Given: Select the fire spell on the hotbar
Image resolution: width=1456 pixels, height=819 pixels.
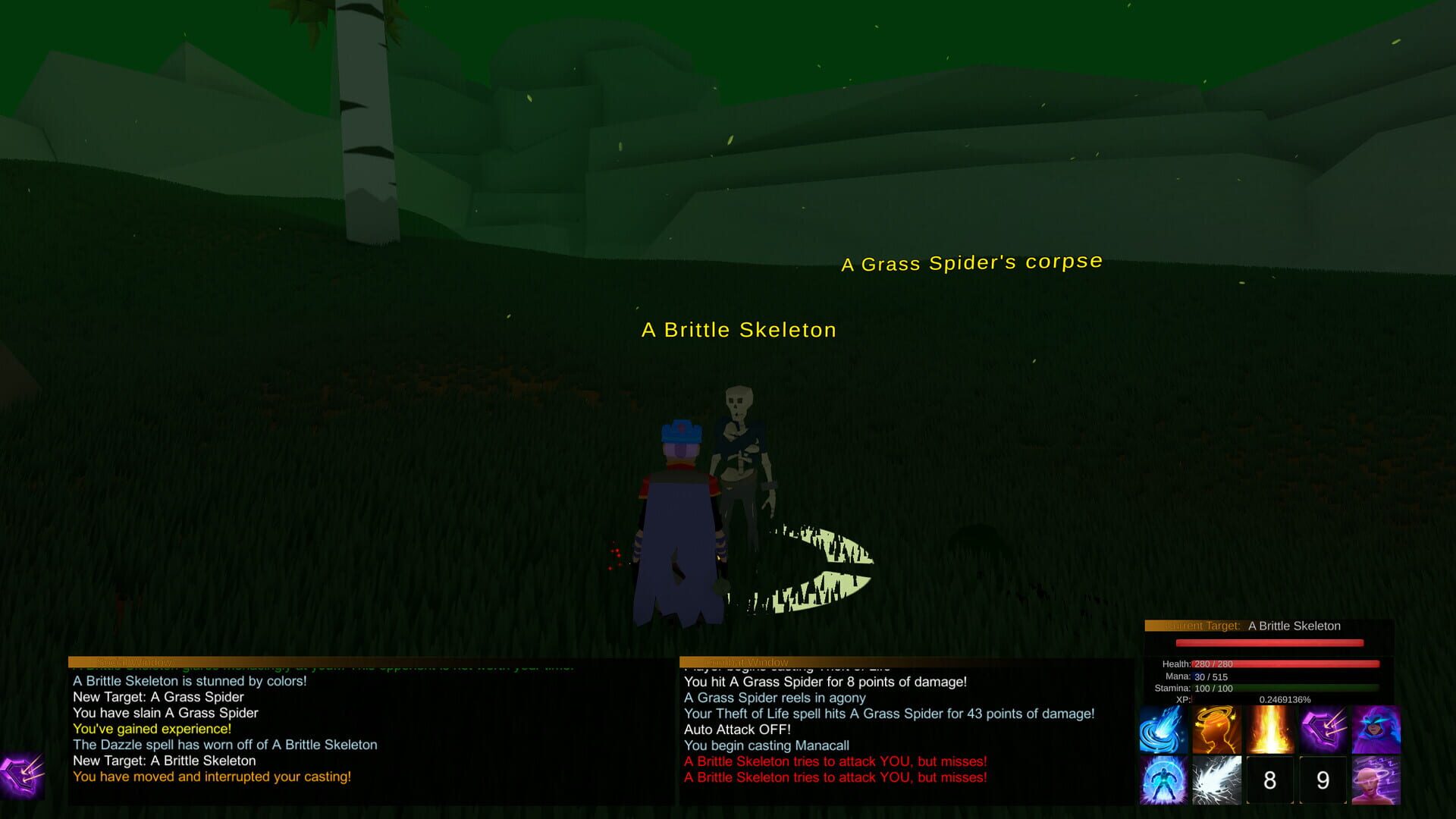Looking at the screenshot, I should click(x=1269, y=730).
